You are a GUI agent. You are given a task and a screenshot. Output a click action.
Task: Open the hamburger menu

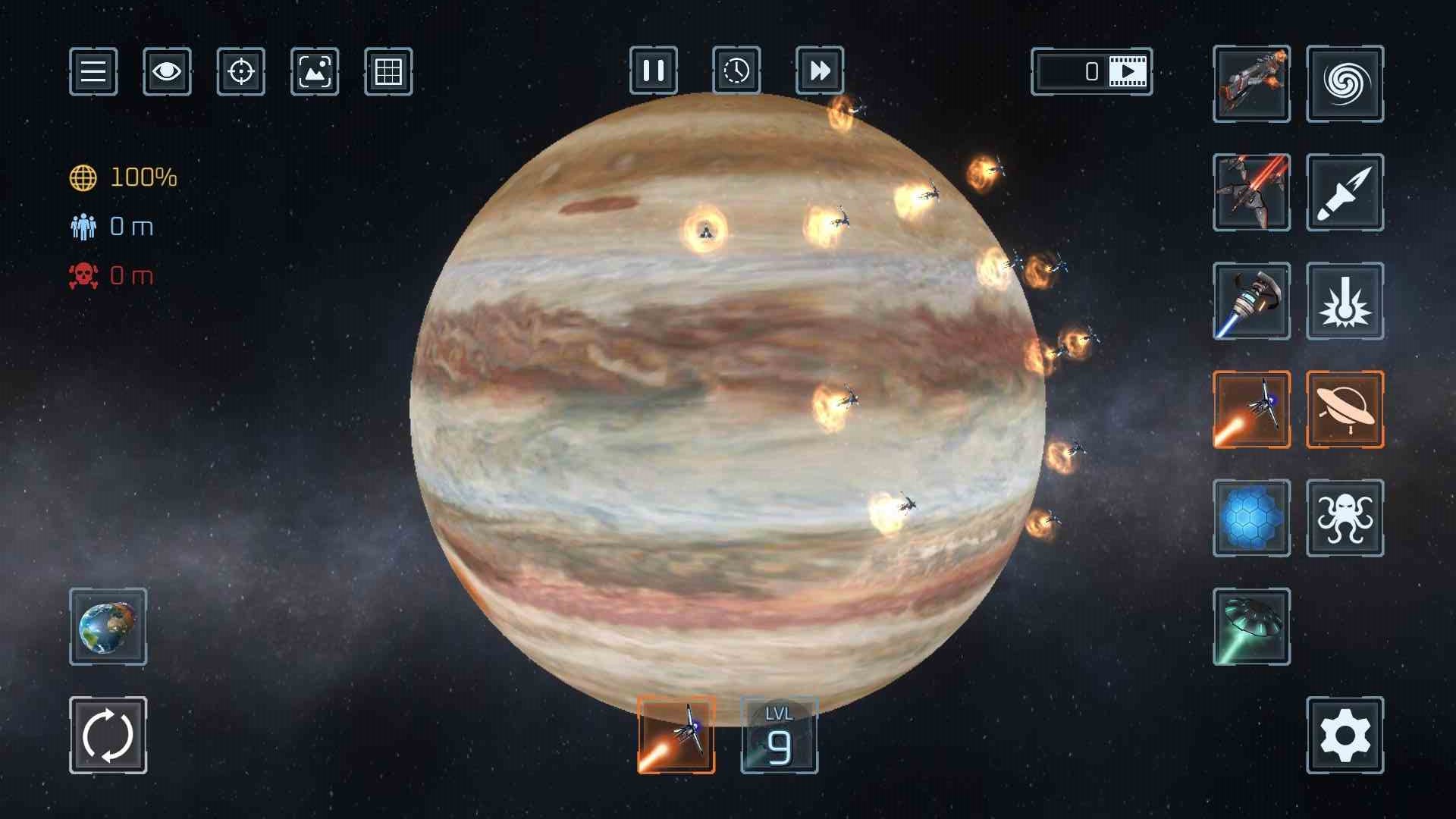[93, 72]
